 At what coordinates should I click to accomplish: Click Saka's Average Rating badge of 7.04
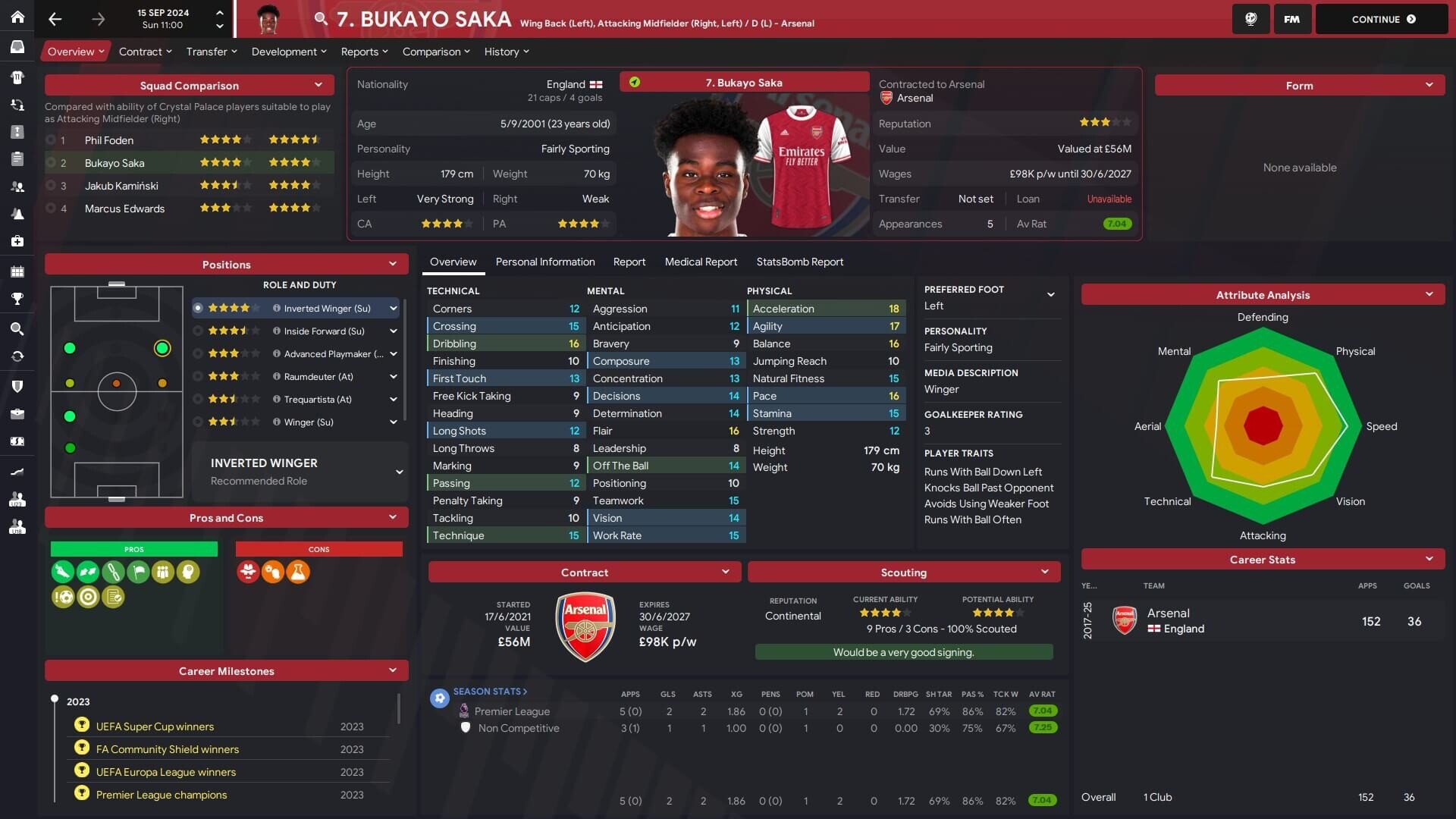[x=1117, y=224]
